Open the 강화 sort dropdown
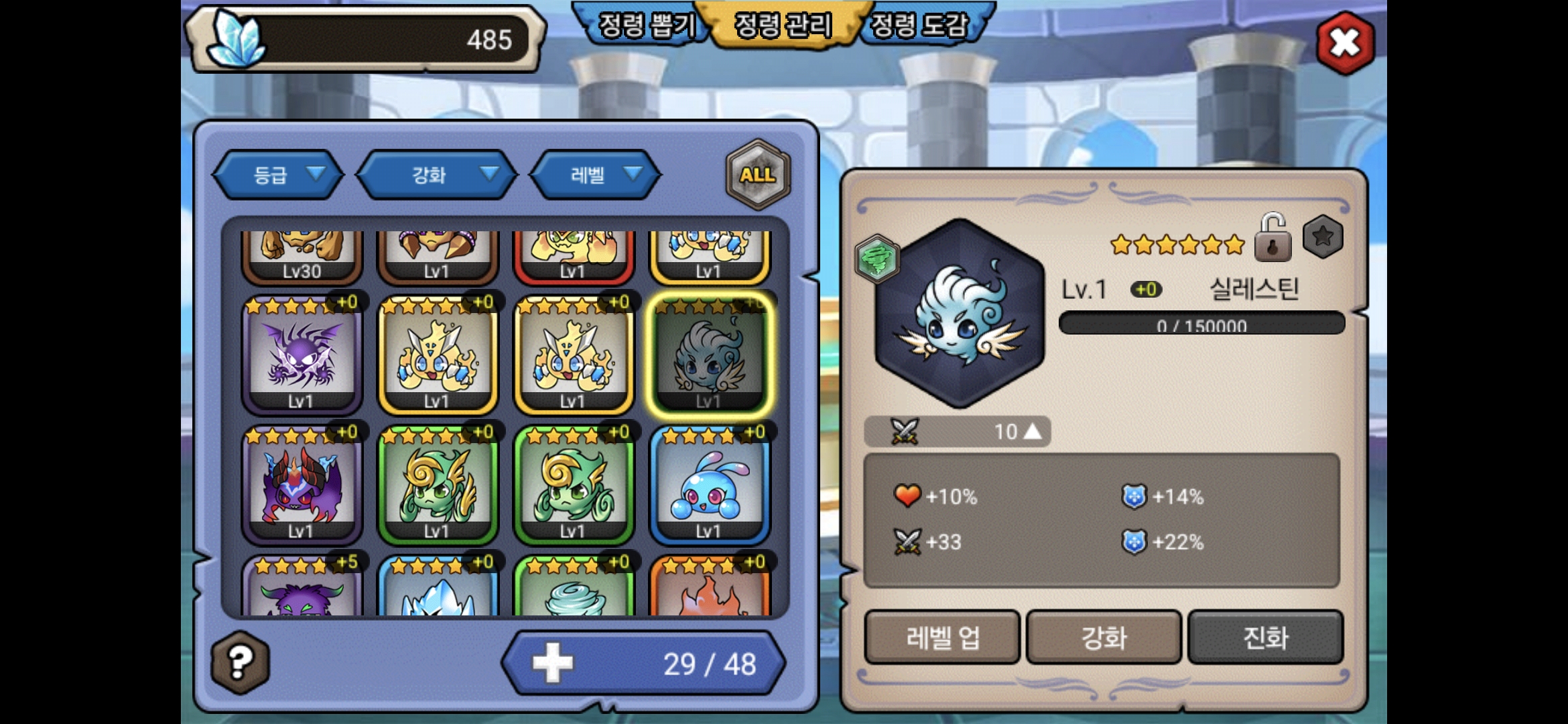This screenshot has height=724, width=1568. (437, 175)
